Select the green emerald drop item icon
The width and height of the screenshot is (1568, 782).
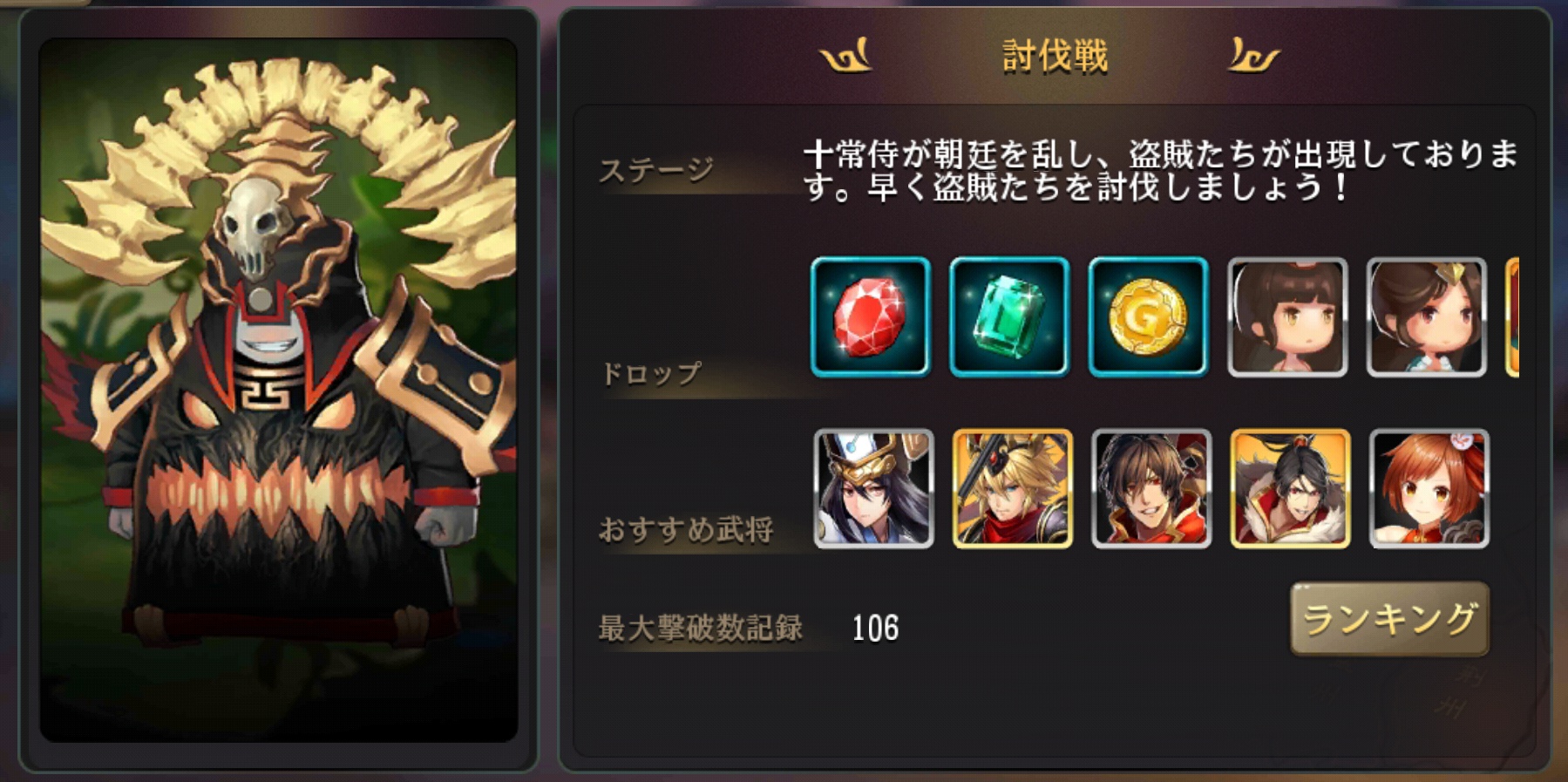tap(1009, 317)
